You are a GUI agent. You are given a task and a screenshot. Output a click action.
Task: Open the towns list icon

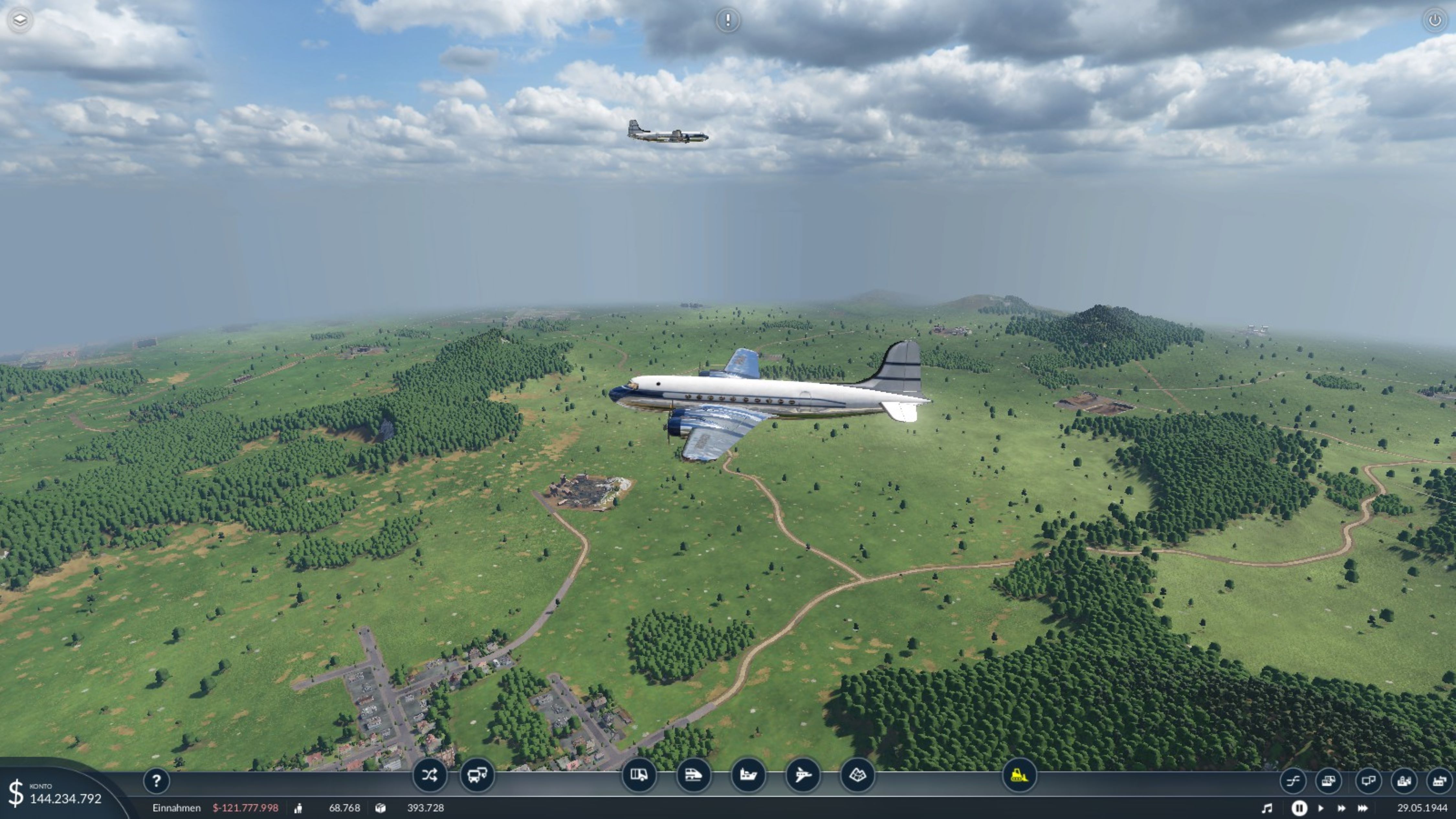(1404, 781)
